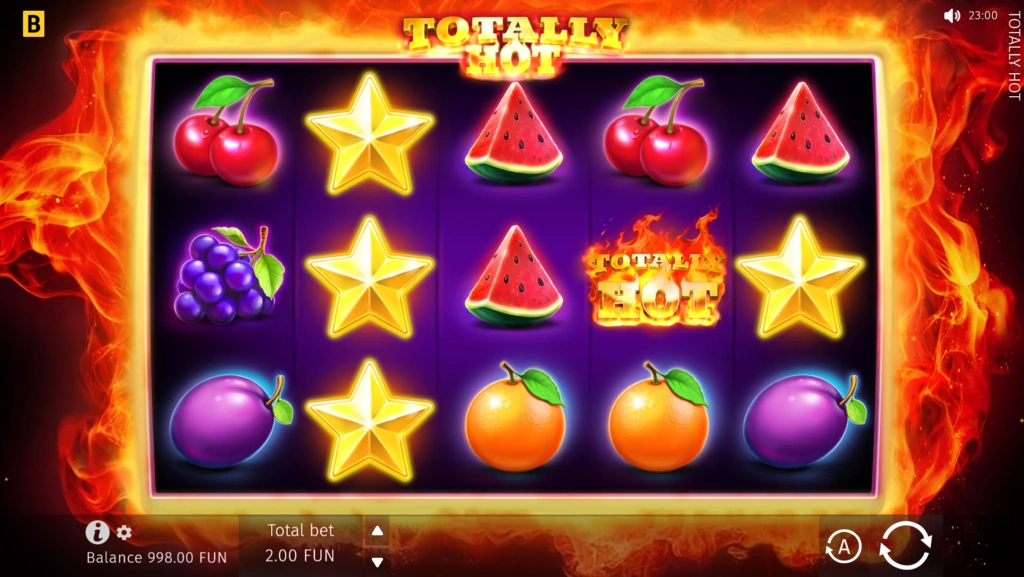Image resolution: width=1024 pixels, height=577 pixels.
Task: Open the game info paytable
Action: coord(97,532)
